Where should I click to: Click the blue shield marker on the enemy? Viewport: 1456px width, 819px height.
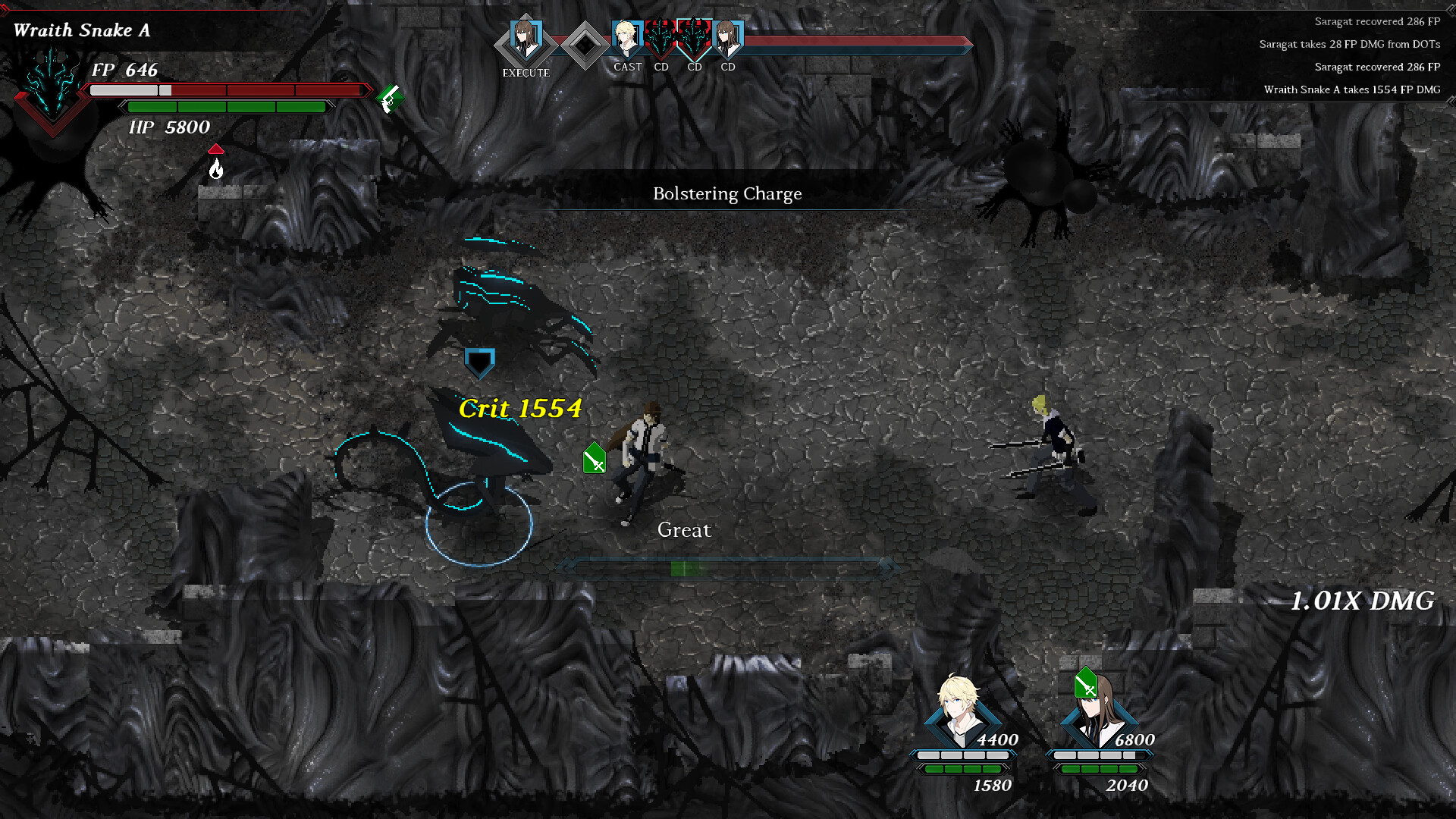click(x=479, y=363)
